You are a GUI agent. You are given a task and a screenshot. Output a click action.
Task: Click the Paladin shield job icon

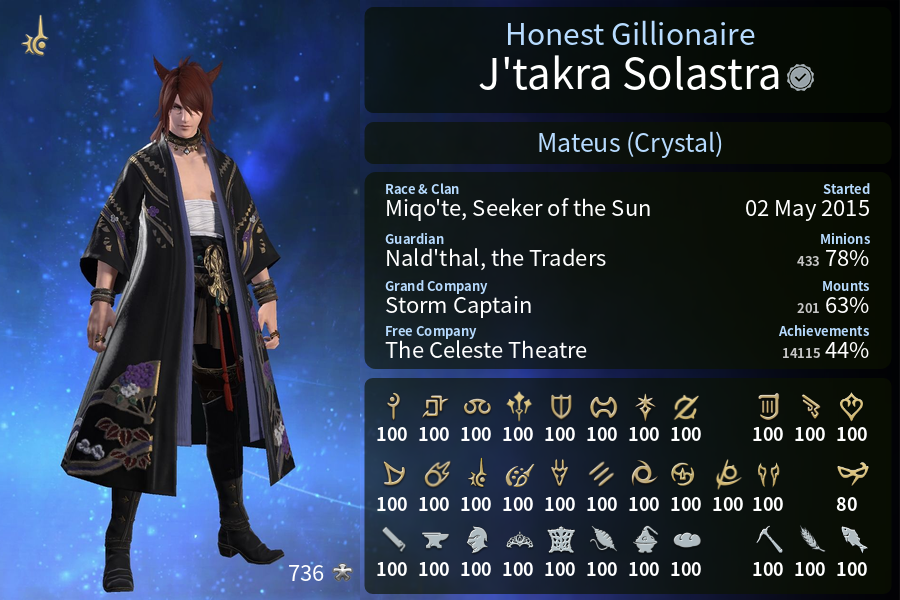click(560, 406)
